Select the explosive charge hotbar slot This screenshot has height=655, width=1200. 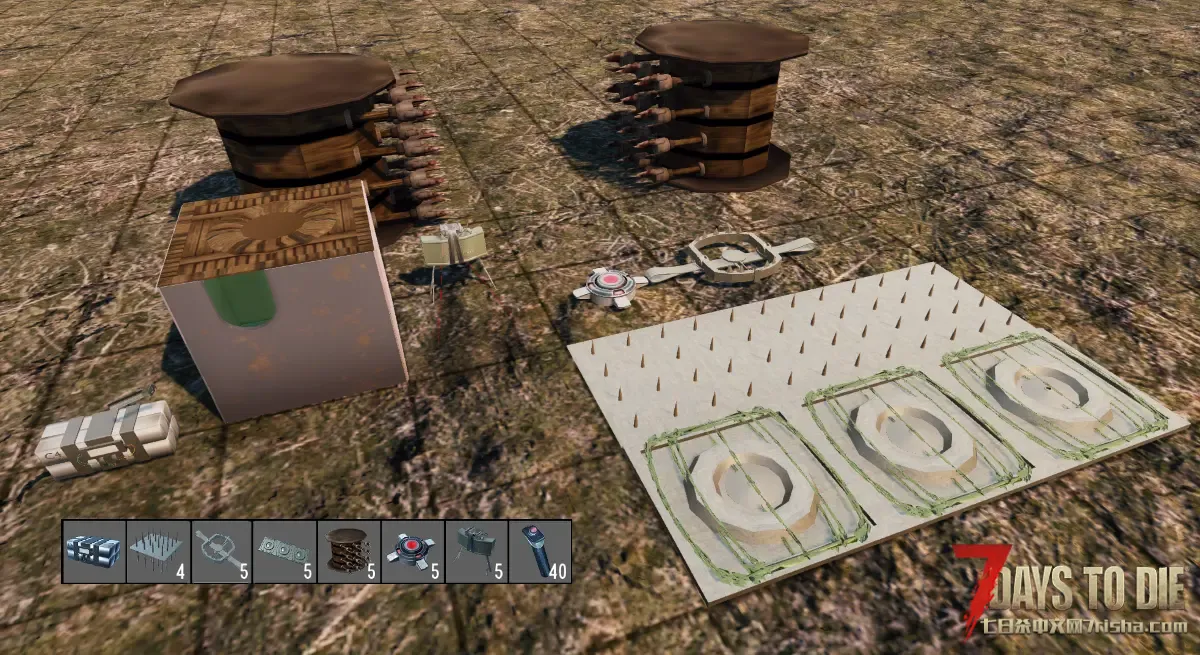click(94, 551)
